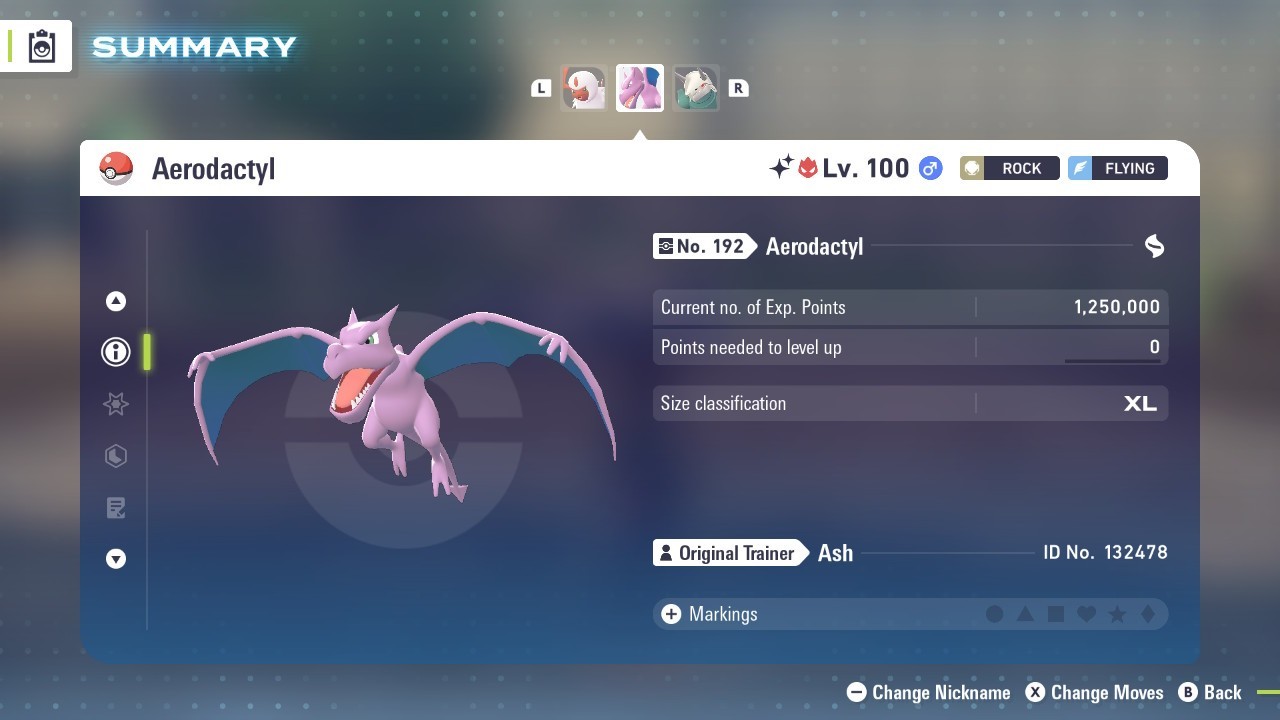Select the pink Aerodactyl party thumbnail

click(x=640, y=88)
